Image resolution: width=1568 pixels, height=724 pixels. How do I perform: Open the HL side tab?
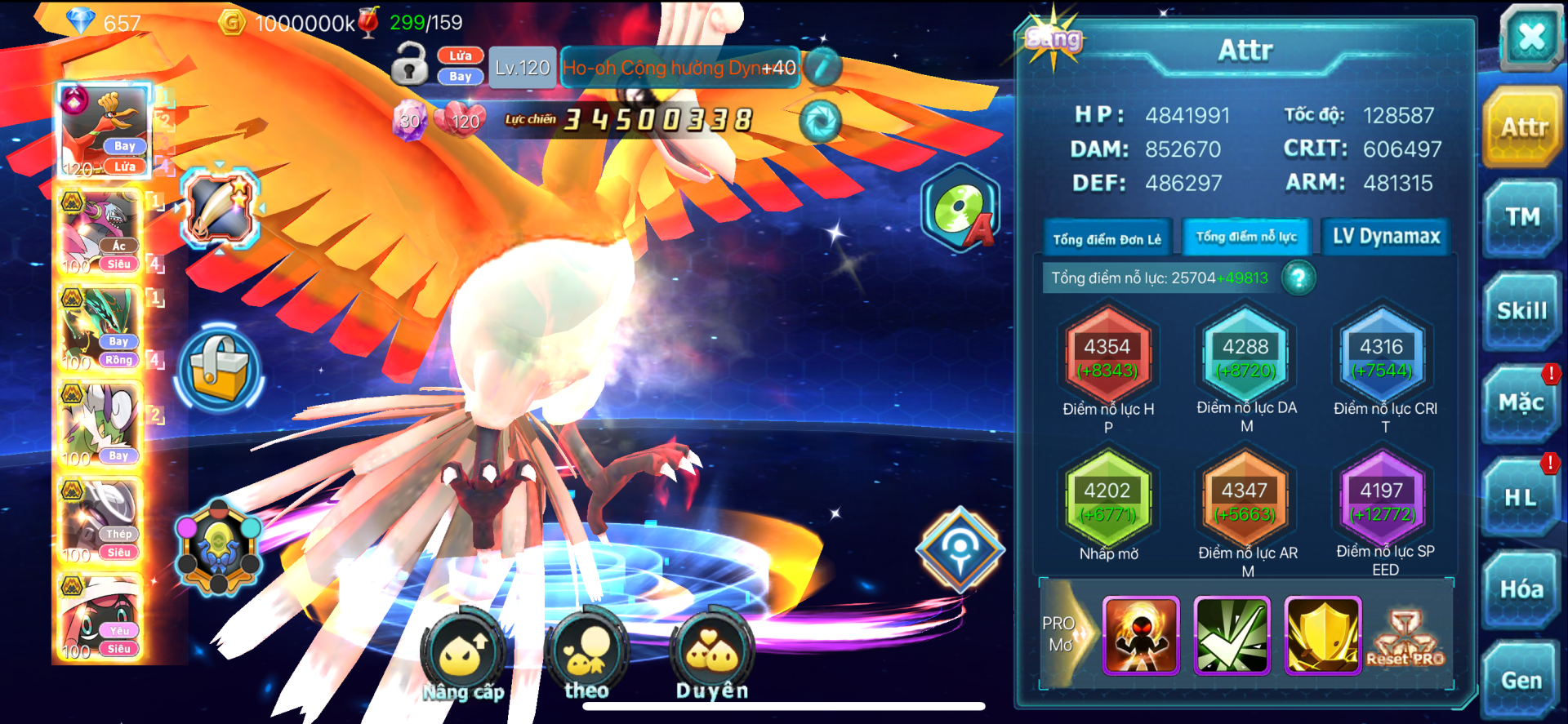(x=1521, y=497)
